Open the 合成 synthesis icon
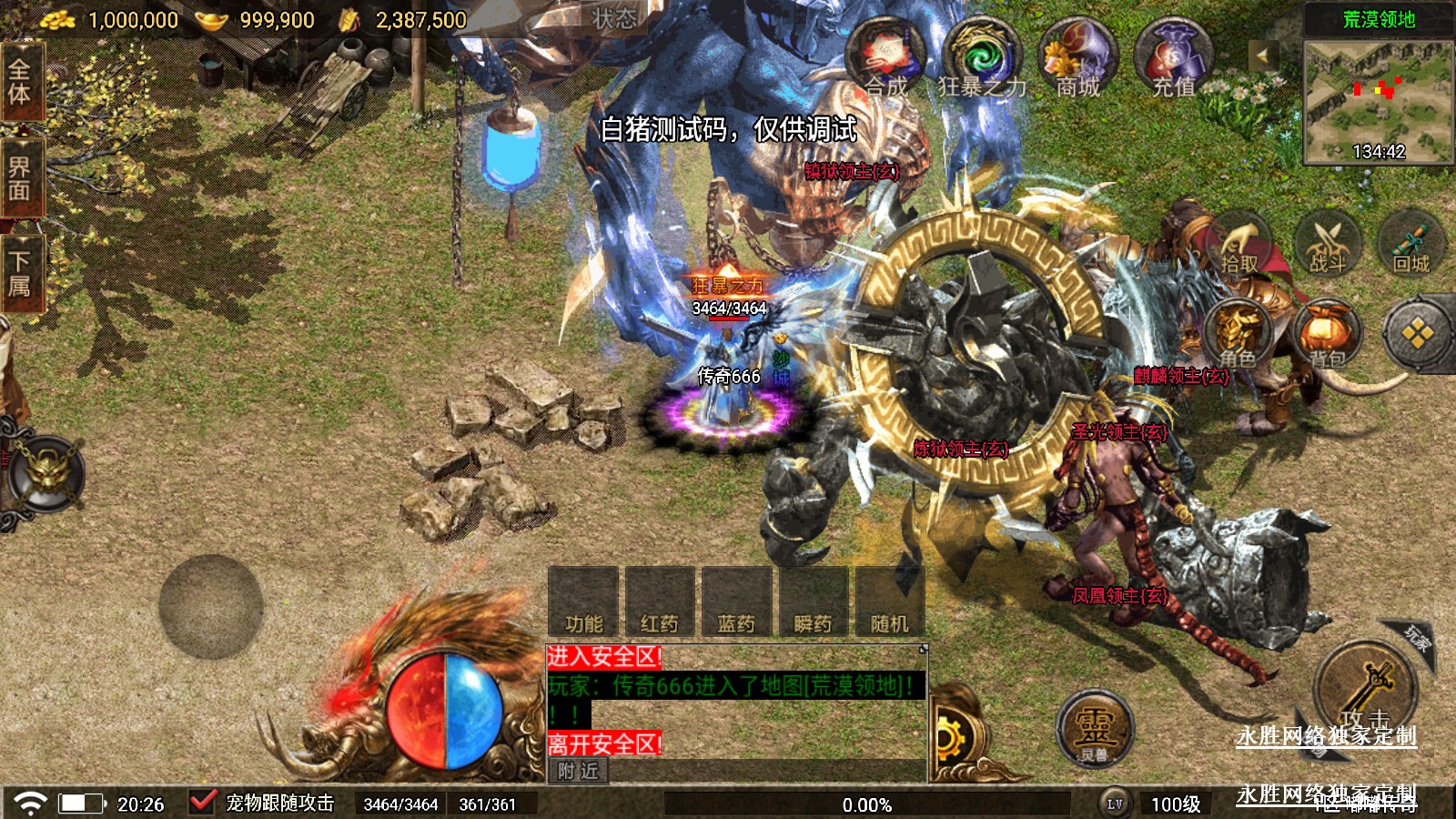The width and height of the screenshot is (1456, 819). [x=885, y=56]
